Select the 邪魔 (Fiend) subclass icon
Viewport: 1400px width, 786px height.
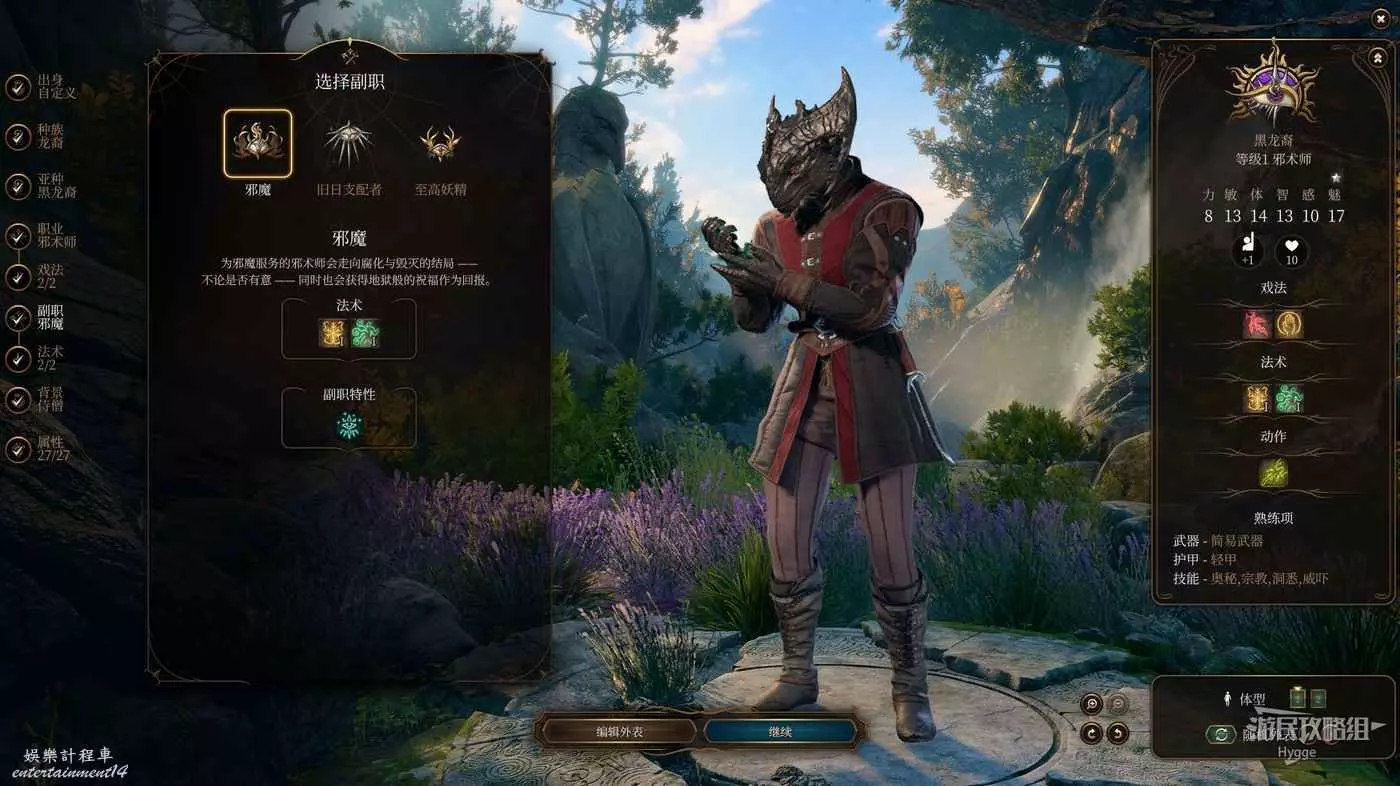tap(257, 143)
